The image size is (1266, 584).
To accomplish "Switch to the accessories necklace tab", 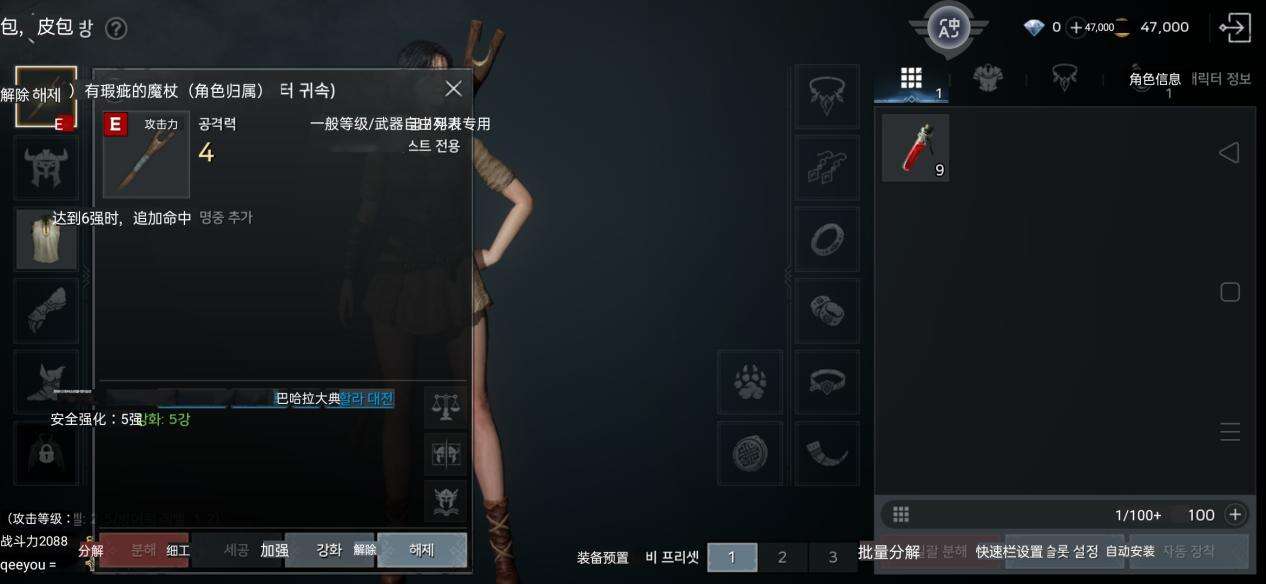I will [x=1064, y=79].
